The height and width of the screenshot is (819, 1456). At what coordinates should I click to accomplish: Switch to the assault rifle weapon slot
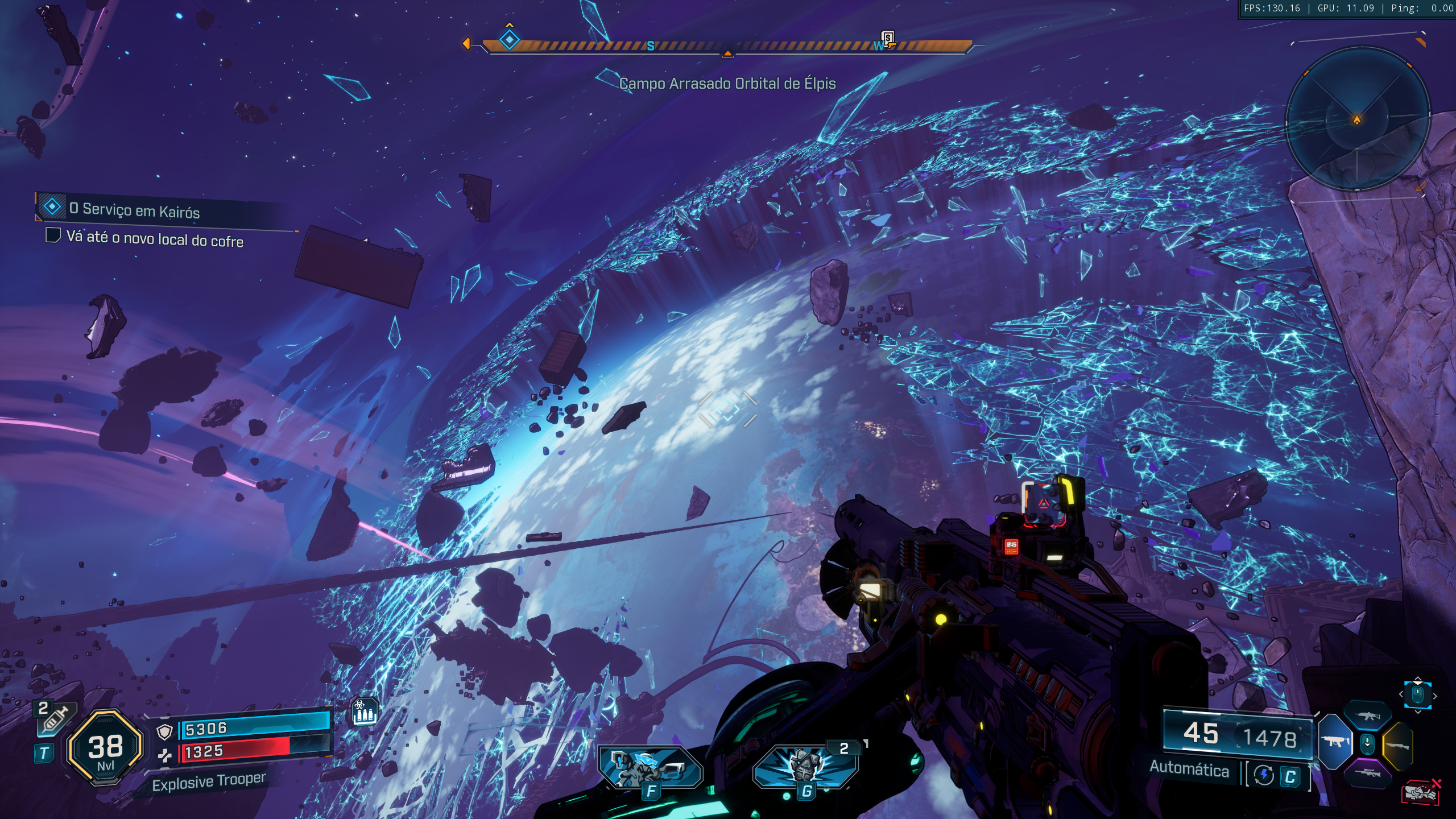coord(1367,716)
